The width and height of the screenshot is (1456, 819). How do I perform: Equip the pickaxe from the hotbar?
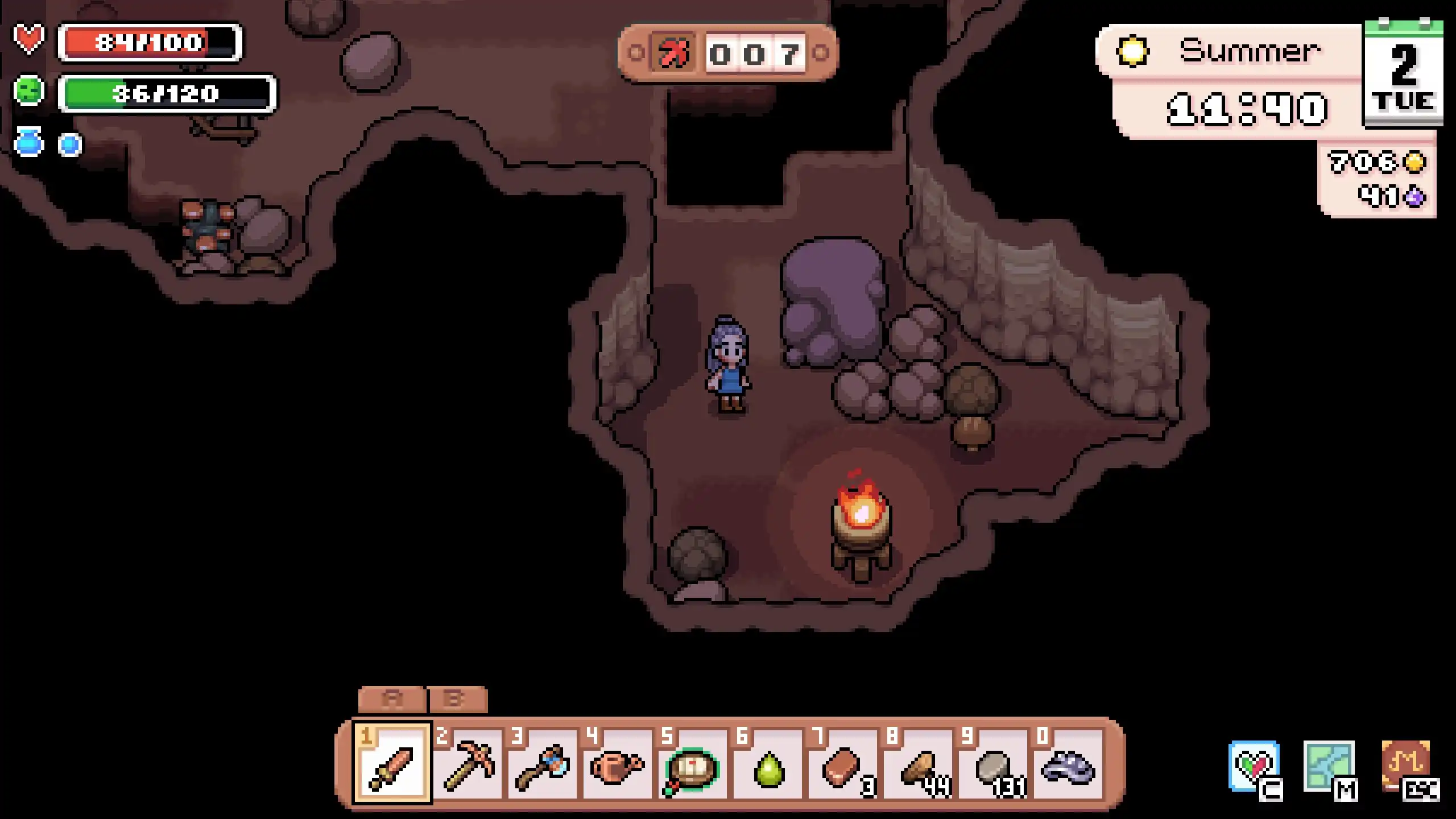(468, 763)
